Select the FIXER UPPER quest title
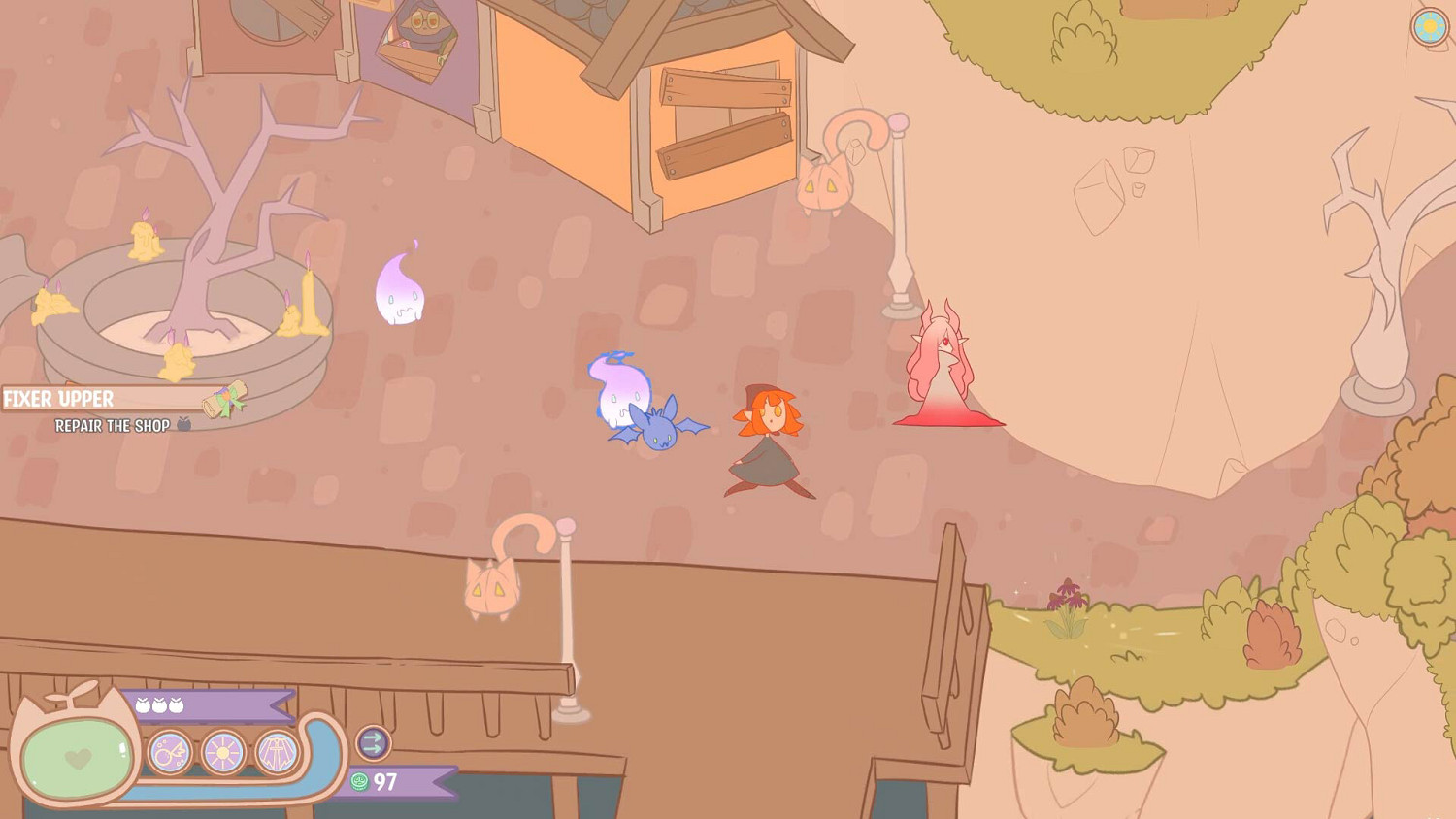 pyautogui.click(x=58, y=398)
